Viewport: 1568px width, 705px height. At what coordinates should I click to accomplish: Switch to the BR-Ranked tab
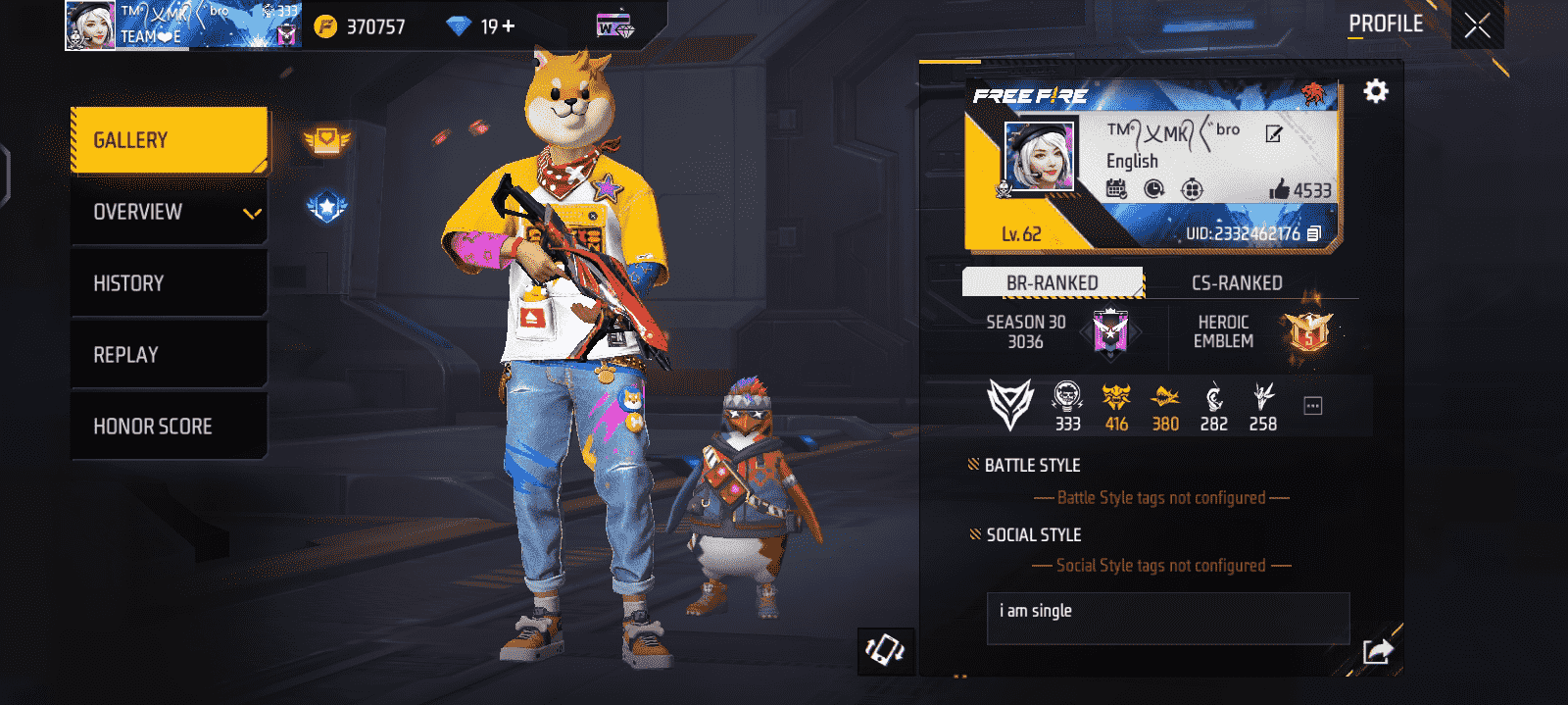pyautogui.click(x=1053, y=282)
